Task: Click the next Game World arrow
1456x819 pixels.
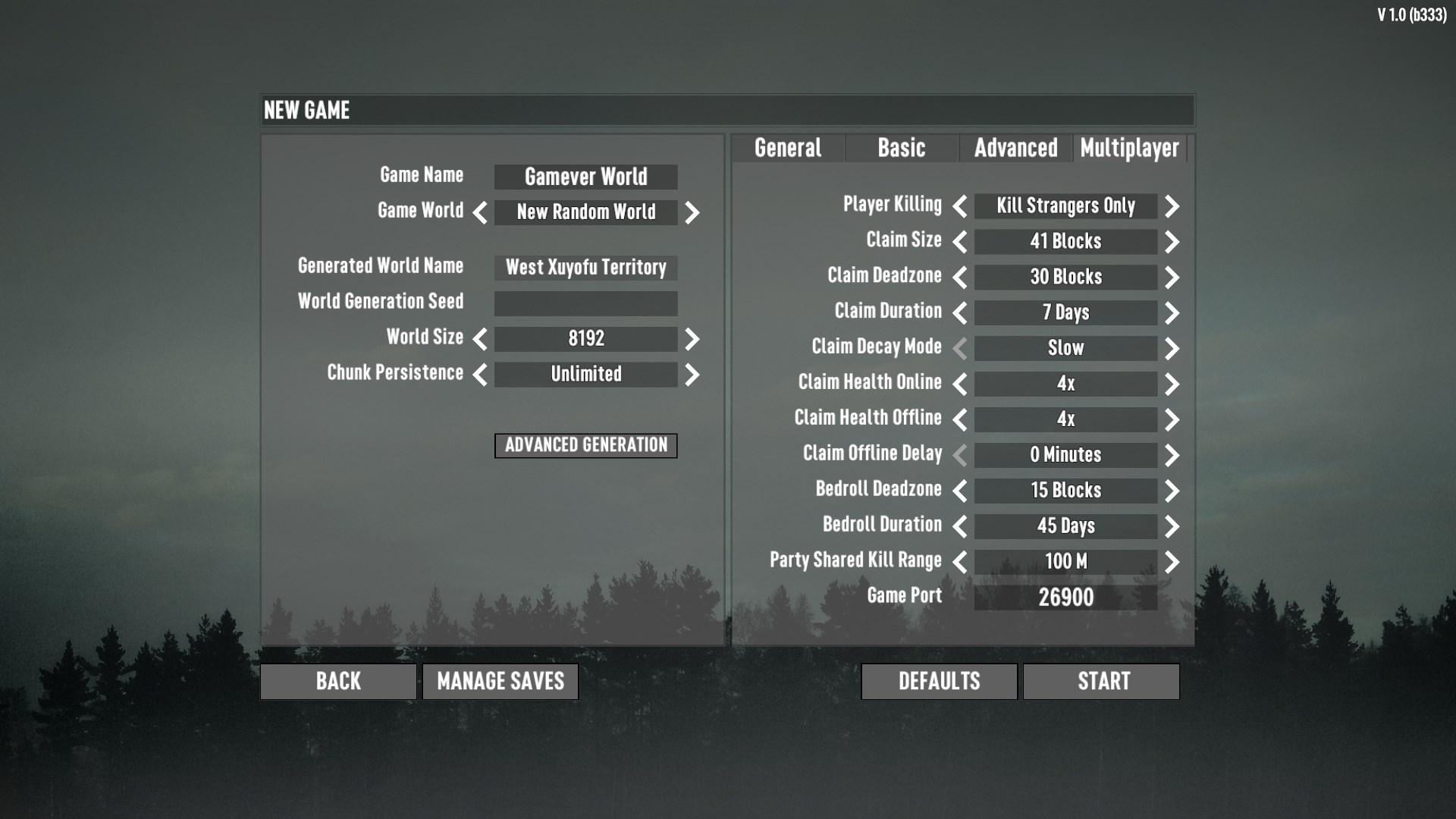Action: pos(691,214)
